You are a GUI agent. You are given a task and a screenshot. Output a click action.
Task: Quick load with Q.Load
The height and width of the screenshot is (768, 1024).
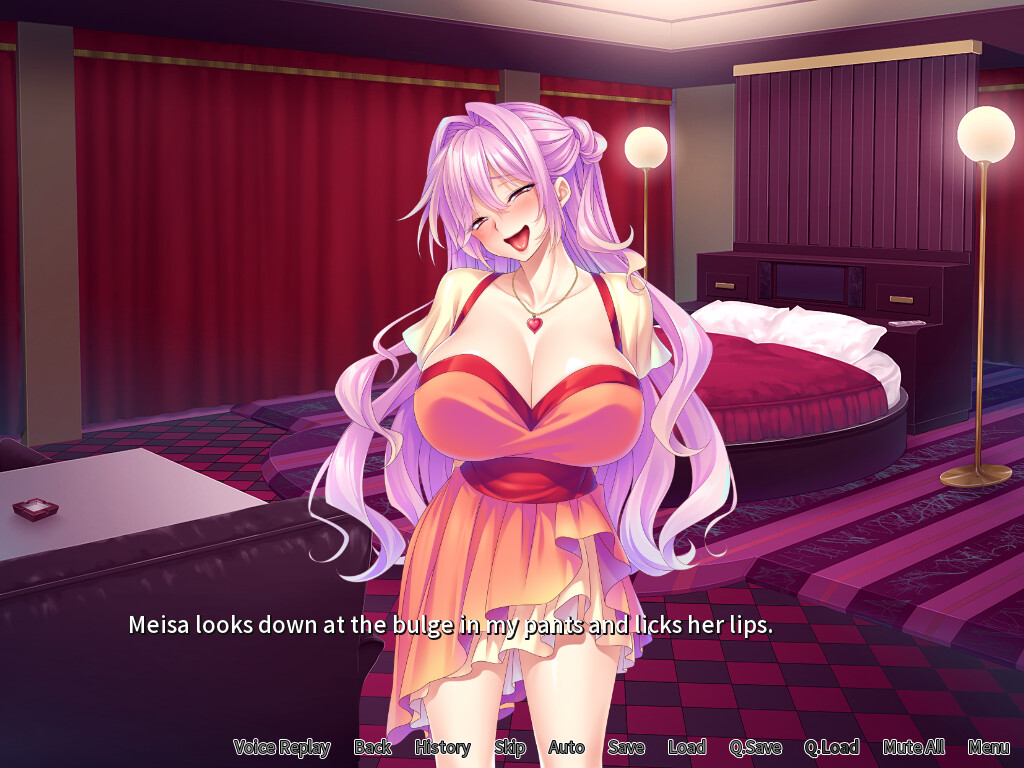point(831,747)
